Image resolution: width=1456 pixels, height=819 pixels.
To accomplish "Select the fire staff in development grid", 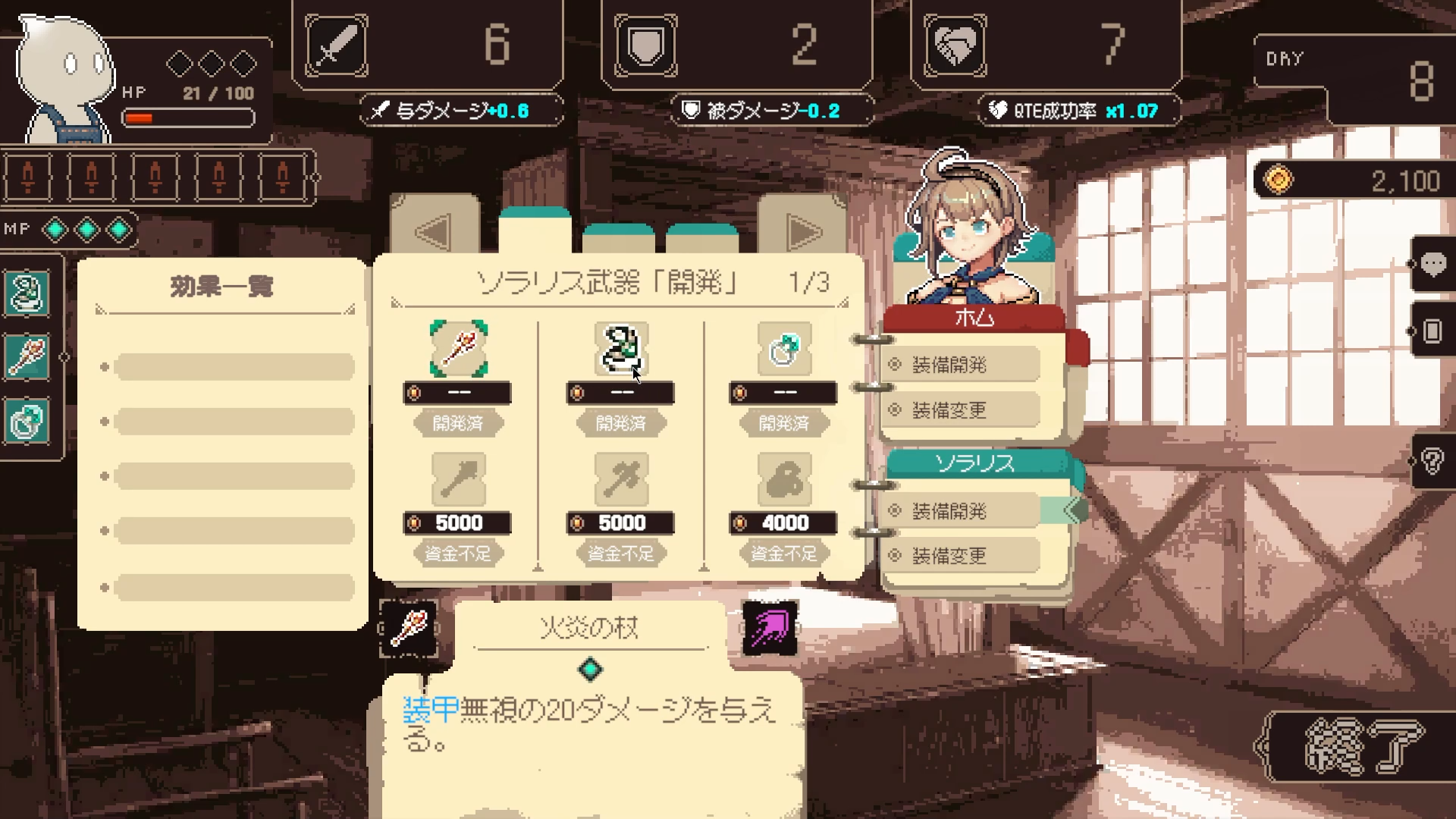I will tap(458, 349).
